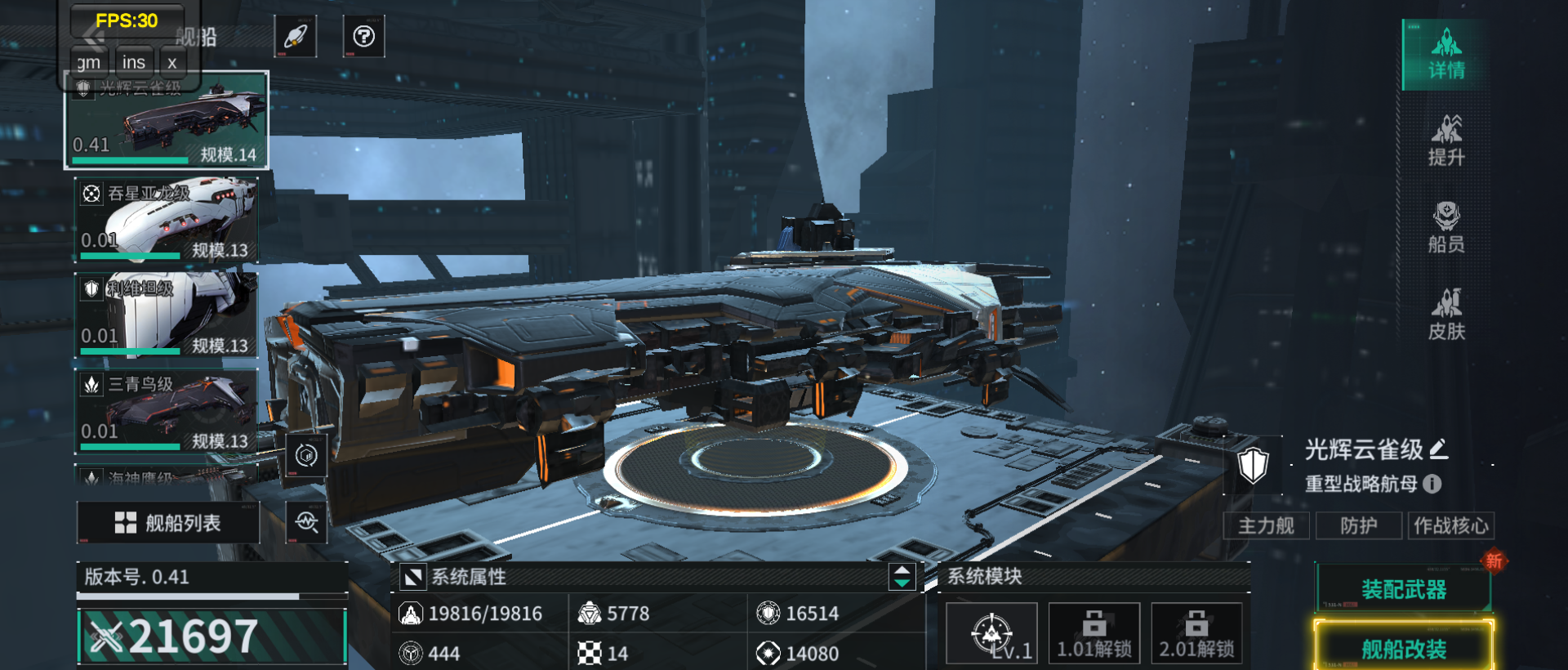Select the 利维坦级 ship thumbnail
1568x670 pixels.
click(x=167, y=315)
